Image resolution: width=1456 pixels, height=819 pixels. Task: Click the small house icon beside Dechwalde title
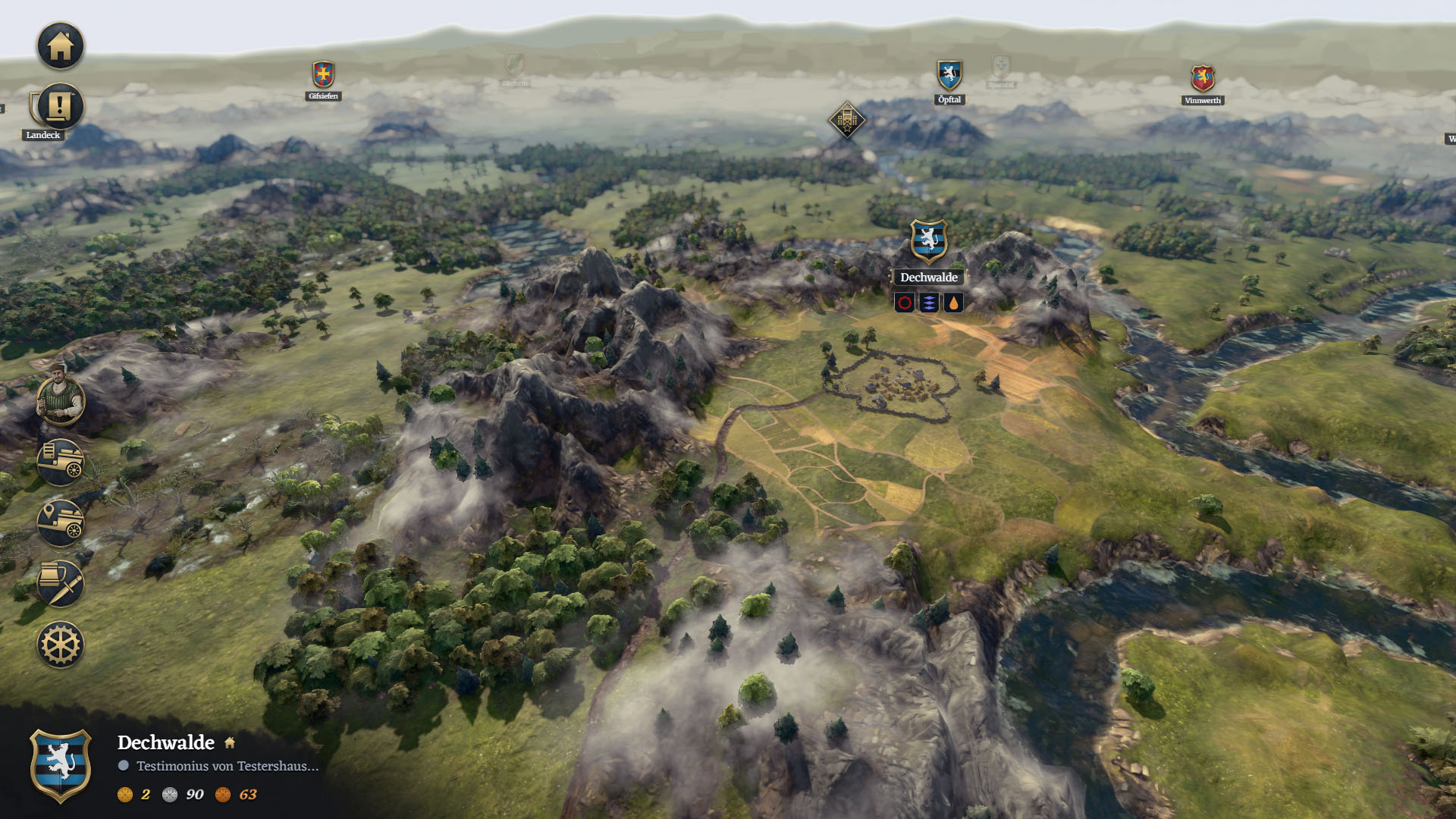(x=230, y=743)
